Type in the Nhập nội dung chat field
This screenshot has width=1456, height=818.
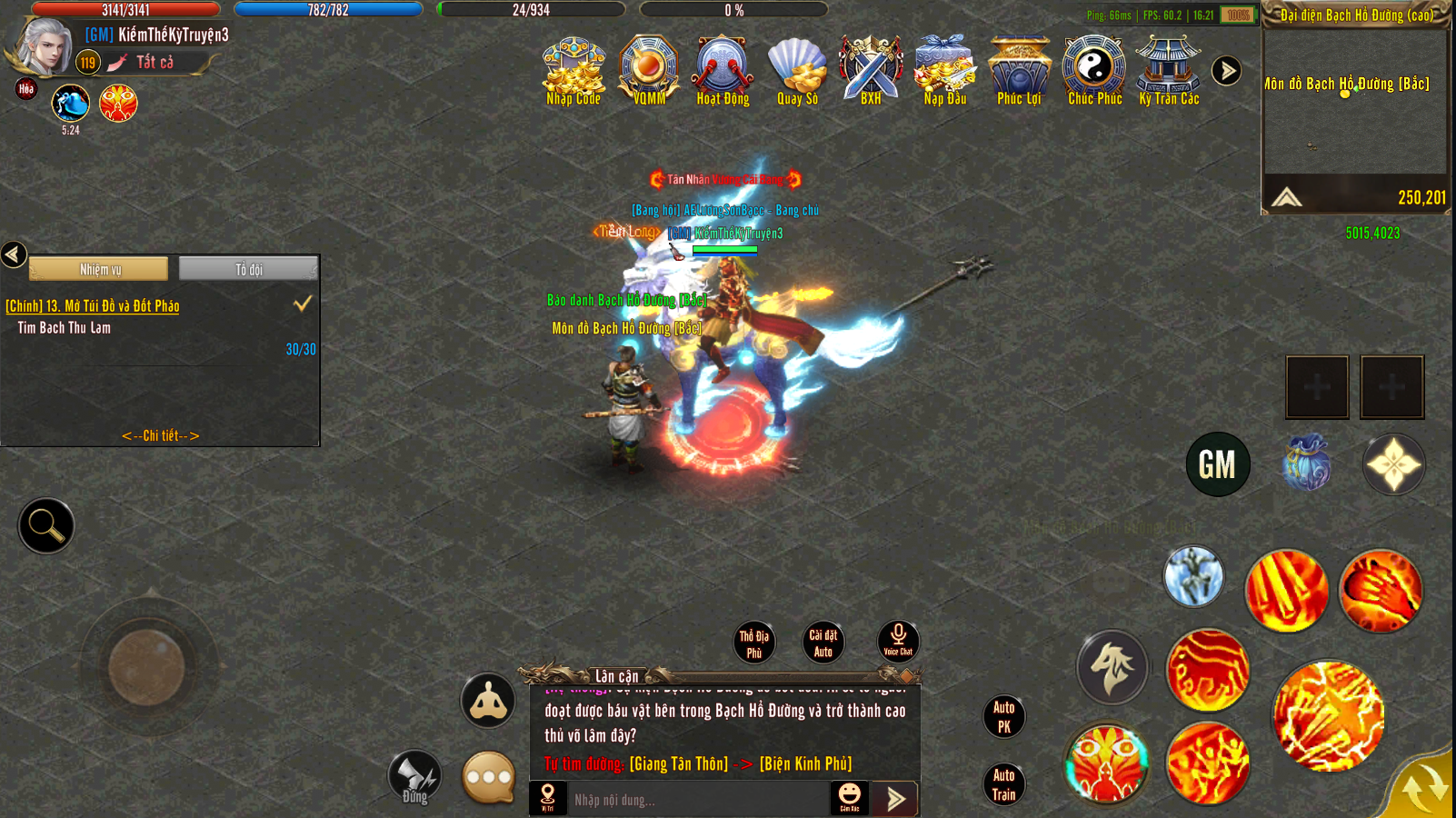695,800
